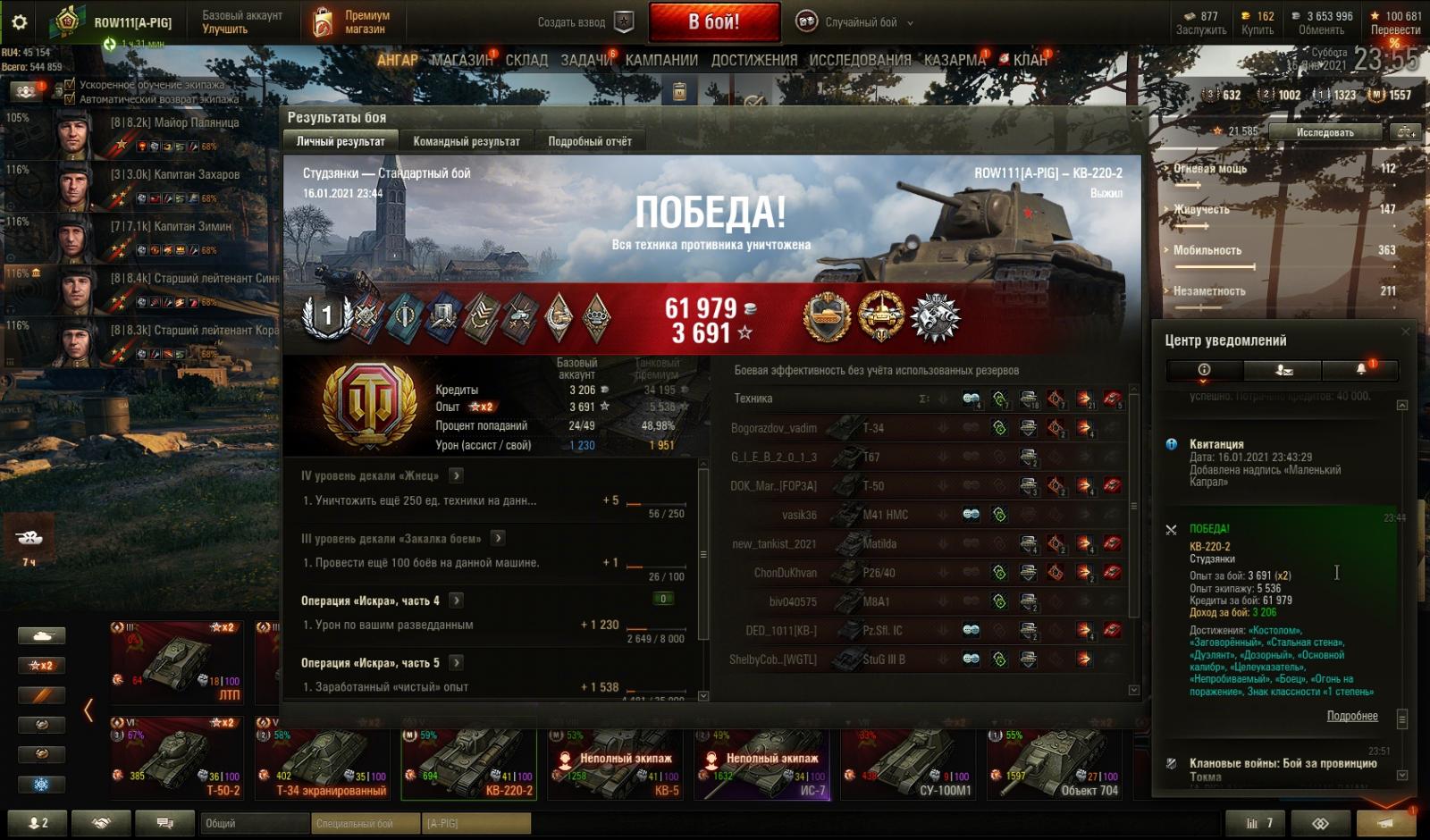Open the КАЗАРМА menu
The image size is (1430, 840).
tap(955, 60)
